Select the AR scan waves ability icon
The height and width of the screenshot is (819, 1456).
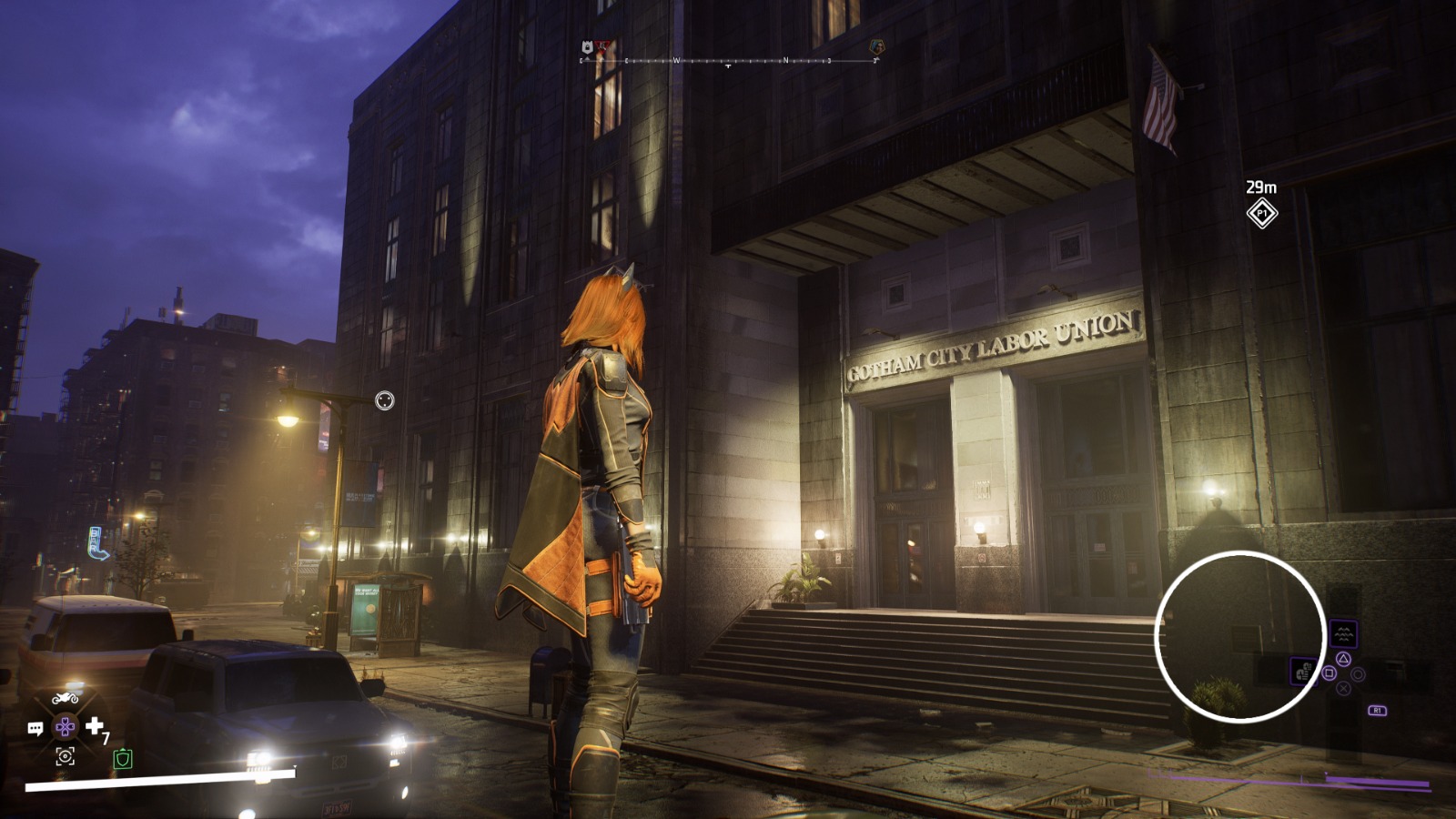pos(1343,633)
